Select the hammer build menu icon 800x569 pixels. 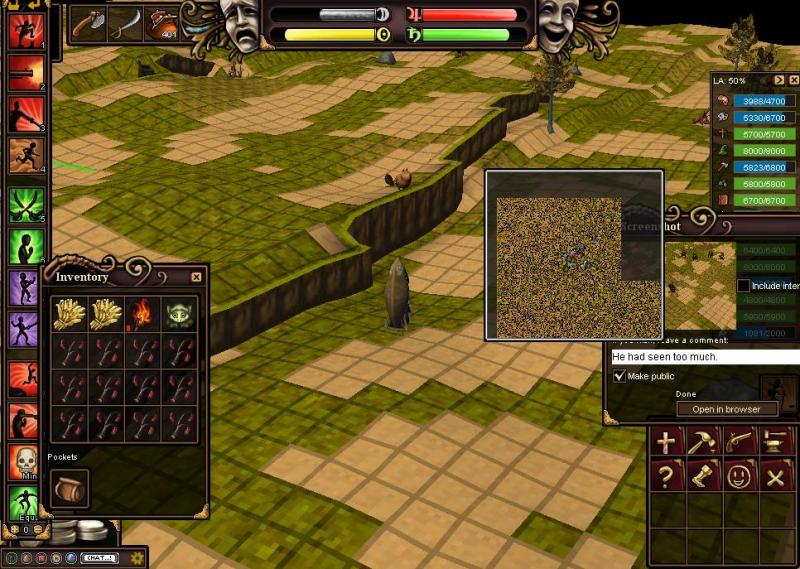[702, 441]
